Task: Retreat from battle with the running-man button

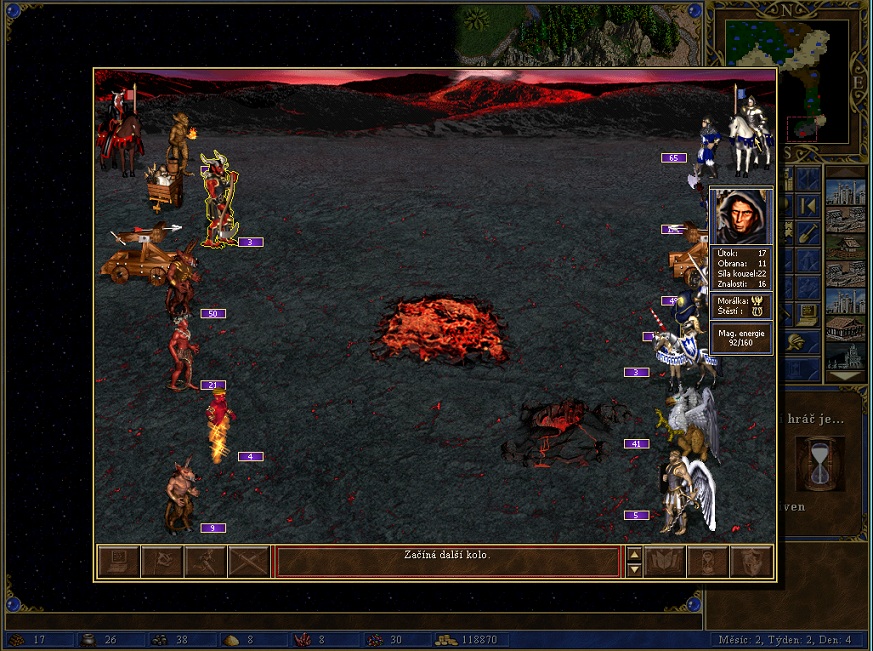Action: coord(206,562)
